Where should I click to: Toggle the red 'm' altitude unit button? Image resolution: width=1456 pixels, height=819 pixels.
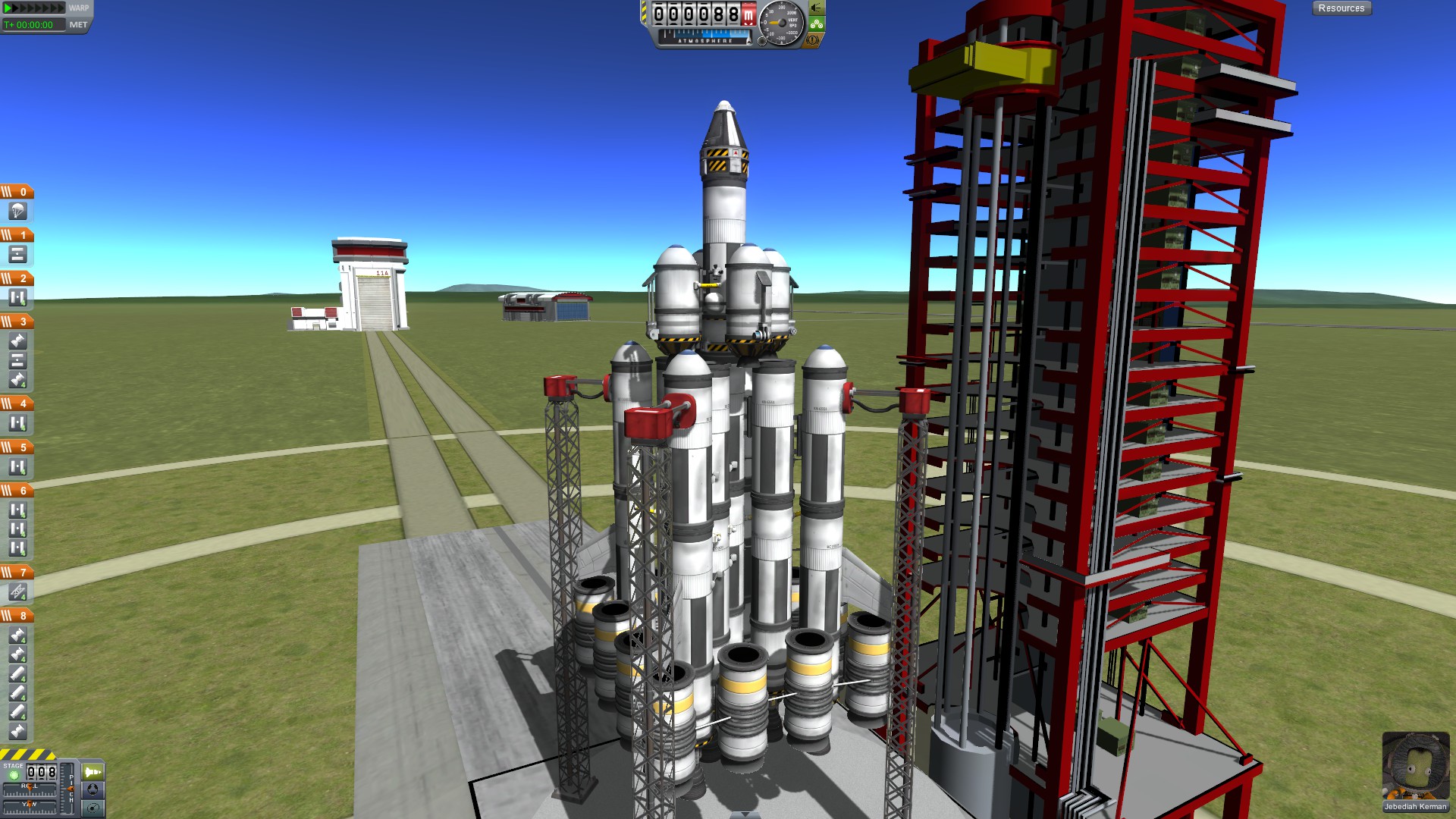click(749, 13)
